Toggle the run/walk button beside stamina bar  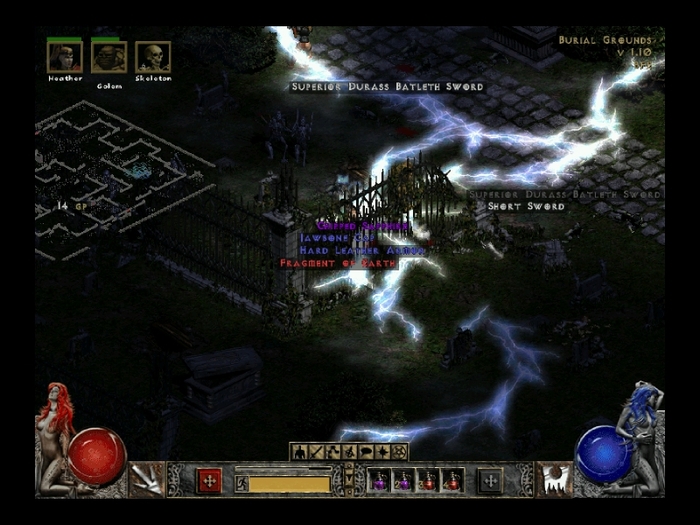[241, 484]
